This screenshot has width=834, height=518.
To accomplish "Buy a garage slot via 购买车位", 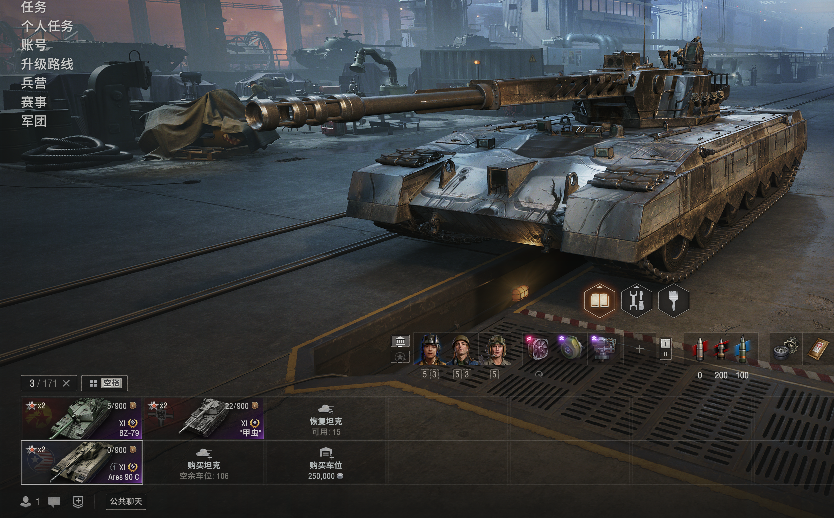I will point(325,463).
